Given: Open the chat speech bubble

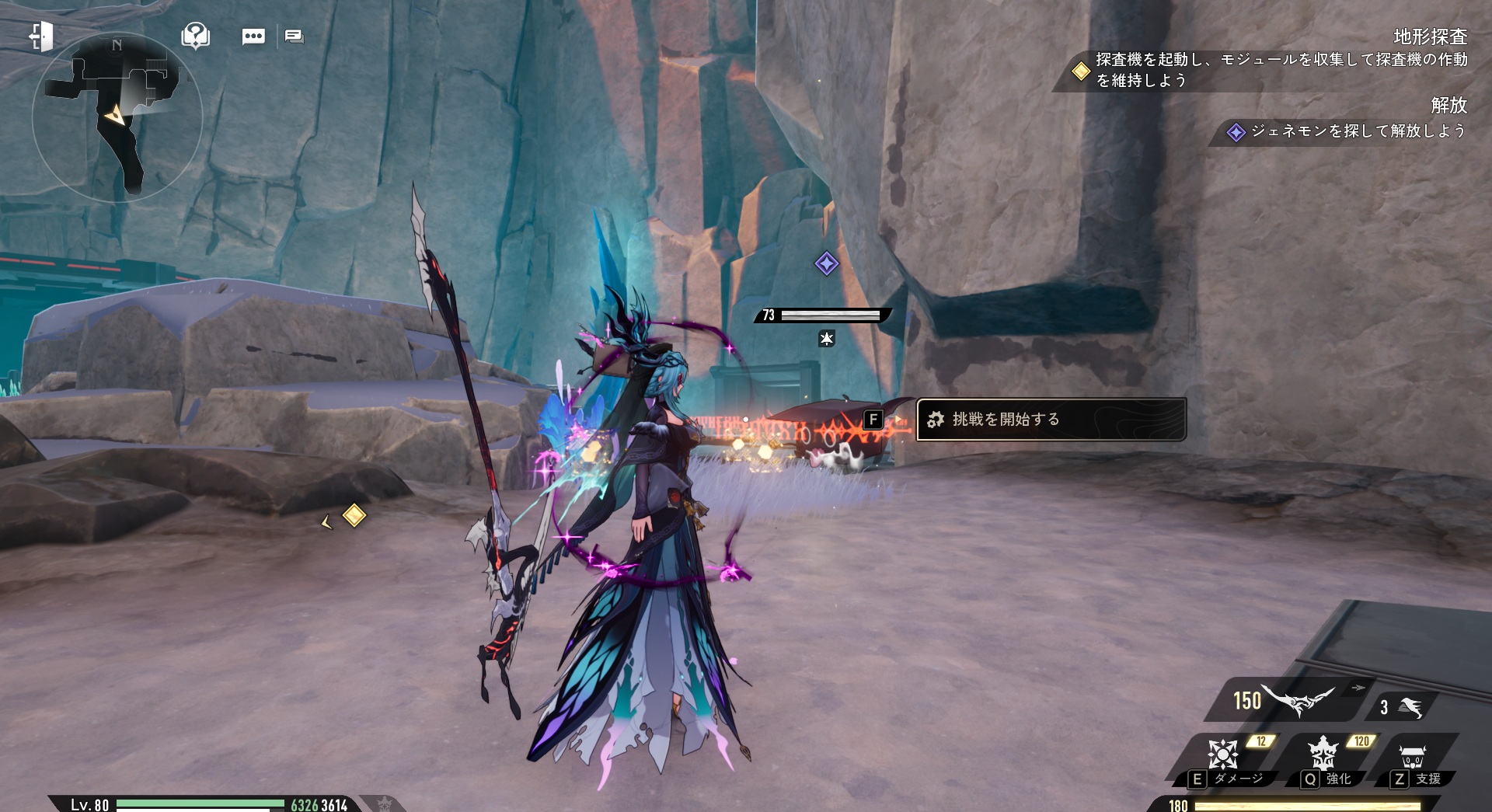Looking at the screenshot, I should pyautogui.click(x=253, y=37).
